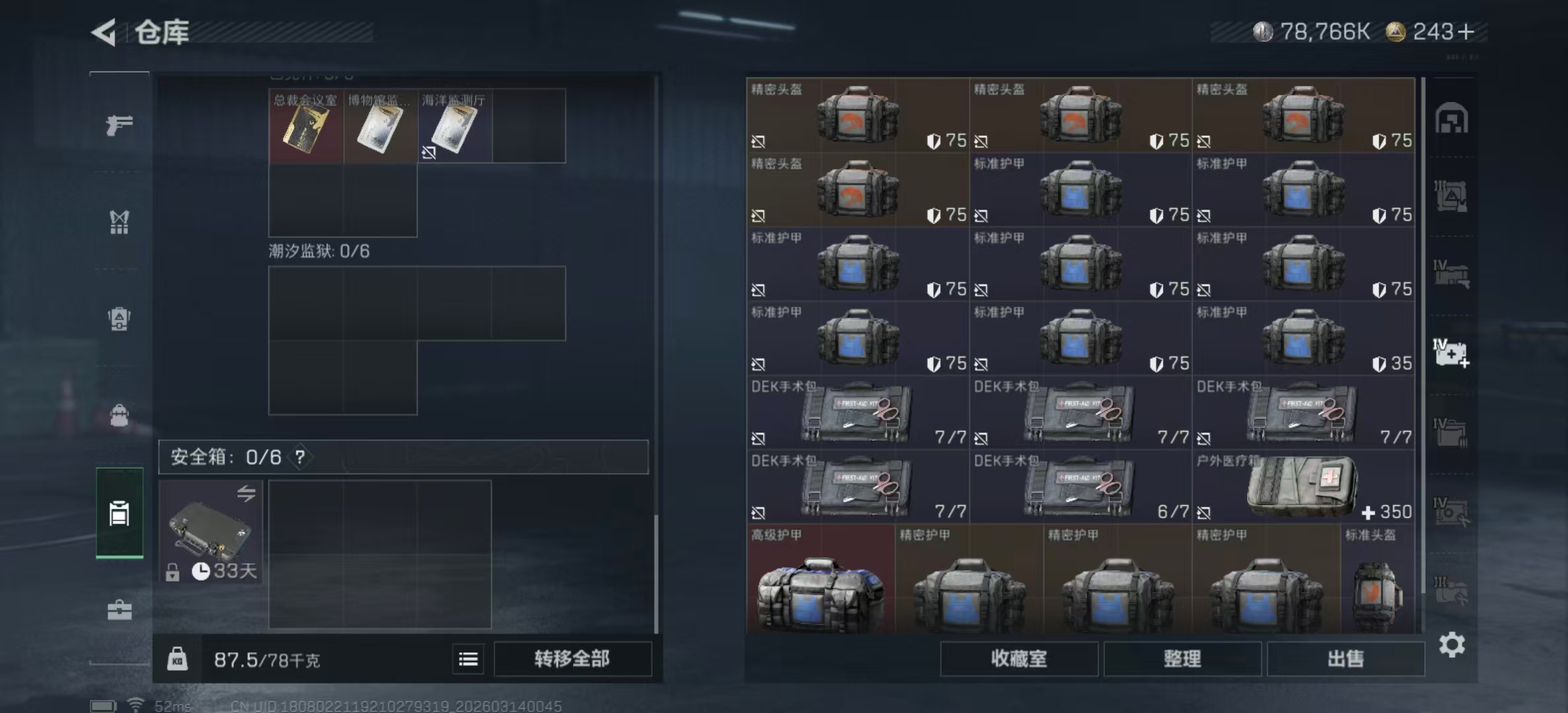Select the storage locker icon
The height and width of the screenshot is (713, 1568).
click(x=119, y=514)
